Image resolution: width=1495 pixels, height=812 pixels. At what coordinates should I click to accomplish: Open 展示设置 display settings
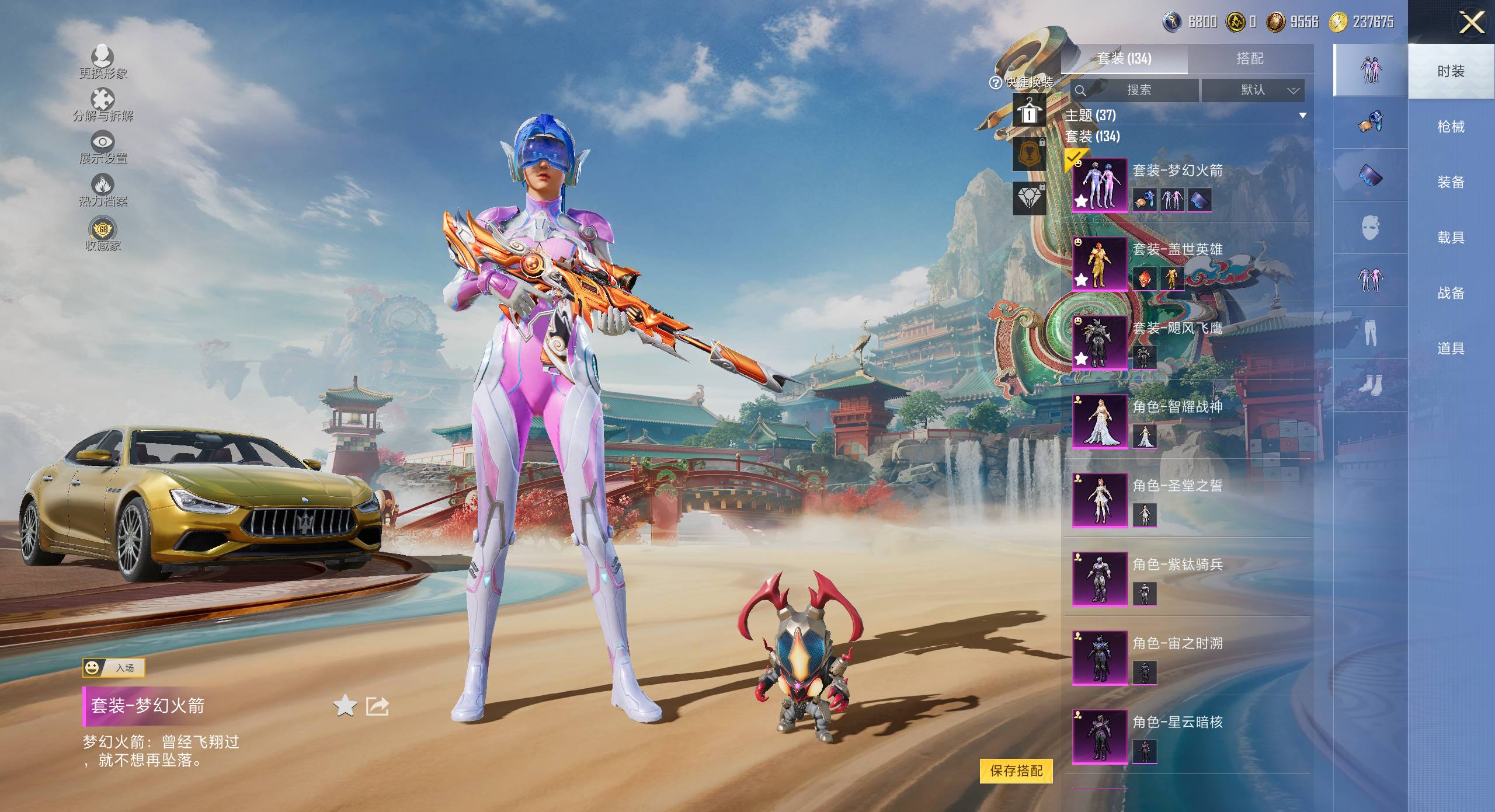[103, 147]
